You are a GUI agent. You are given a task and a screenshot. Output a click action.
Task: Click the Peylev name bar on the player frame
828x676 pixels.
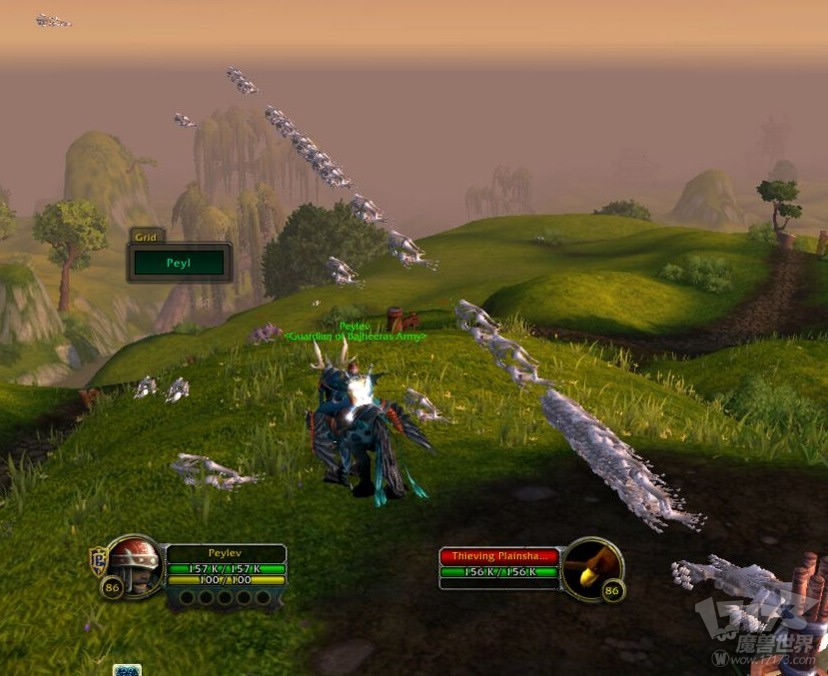tap(226, 553)
